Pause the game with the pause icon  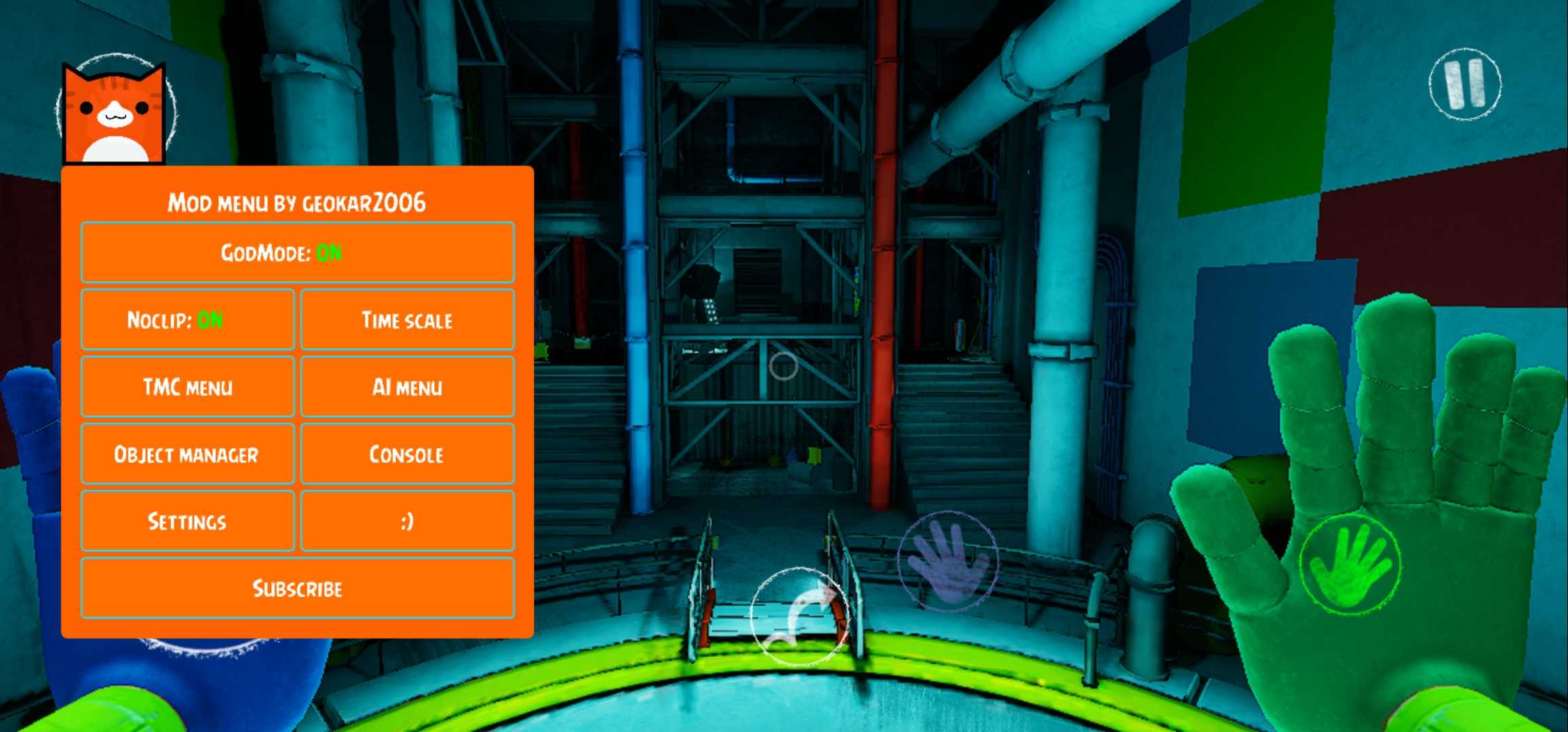click(1465, 85)
